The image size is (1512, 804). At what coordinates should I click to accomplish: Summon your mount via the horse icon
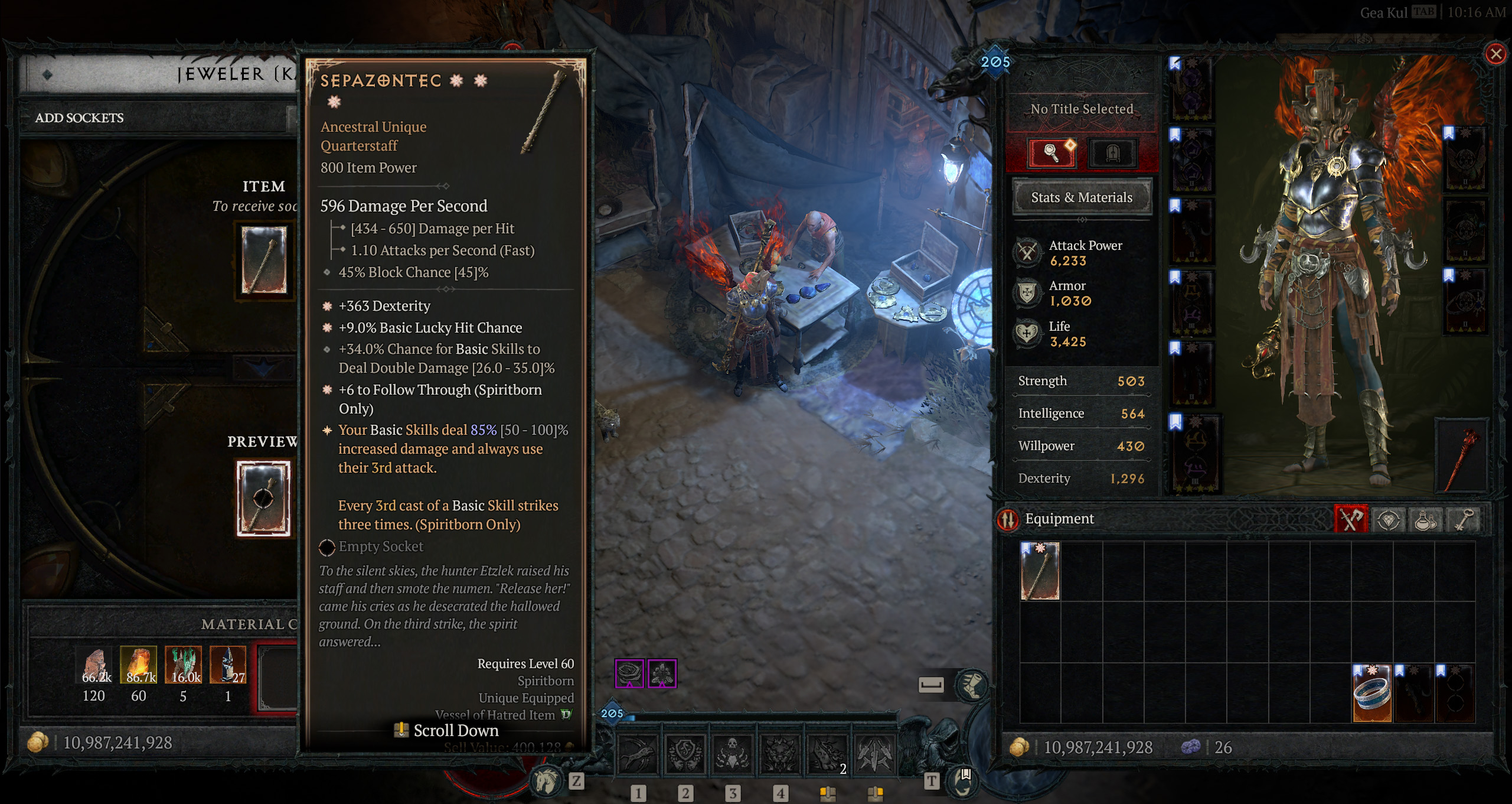546,779
